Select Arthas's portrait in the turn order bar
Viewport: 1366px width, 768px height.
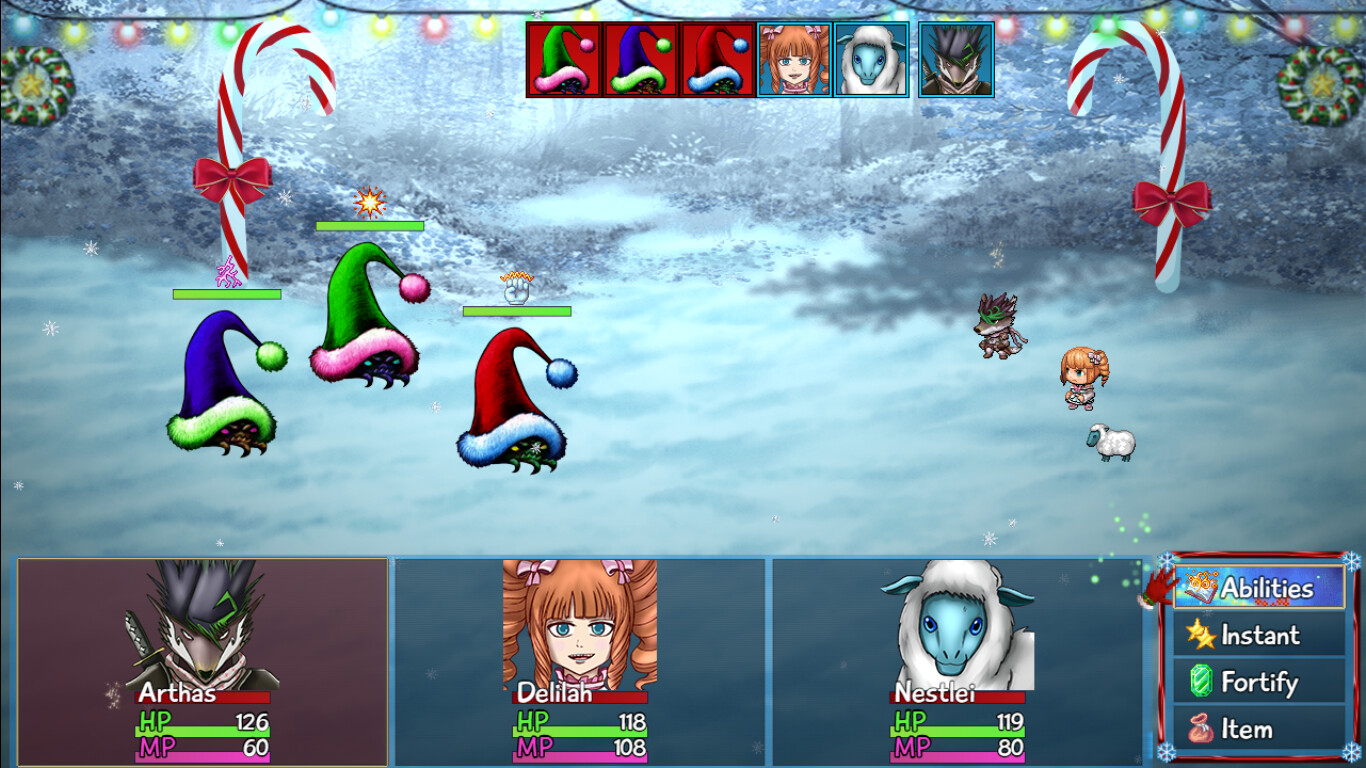[x=953, y=58]
